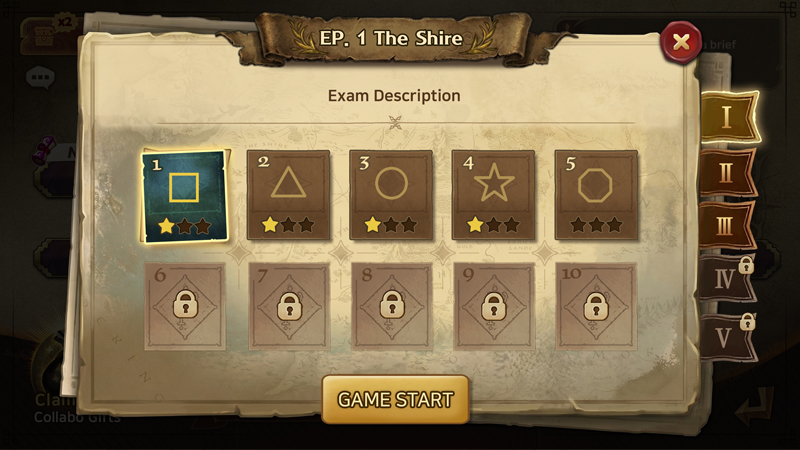Image resolution: width=800 pixels, height=450 pixels.
Task: Open chapter tab III
Action: 727,224
